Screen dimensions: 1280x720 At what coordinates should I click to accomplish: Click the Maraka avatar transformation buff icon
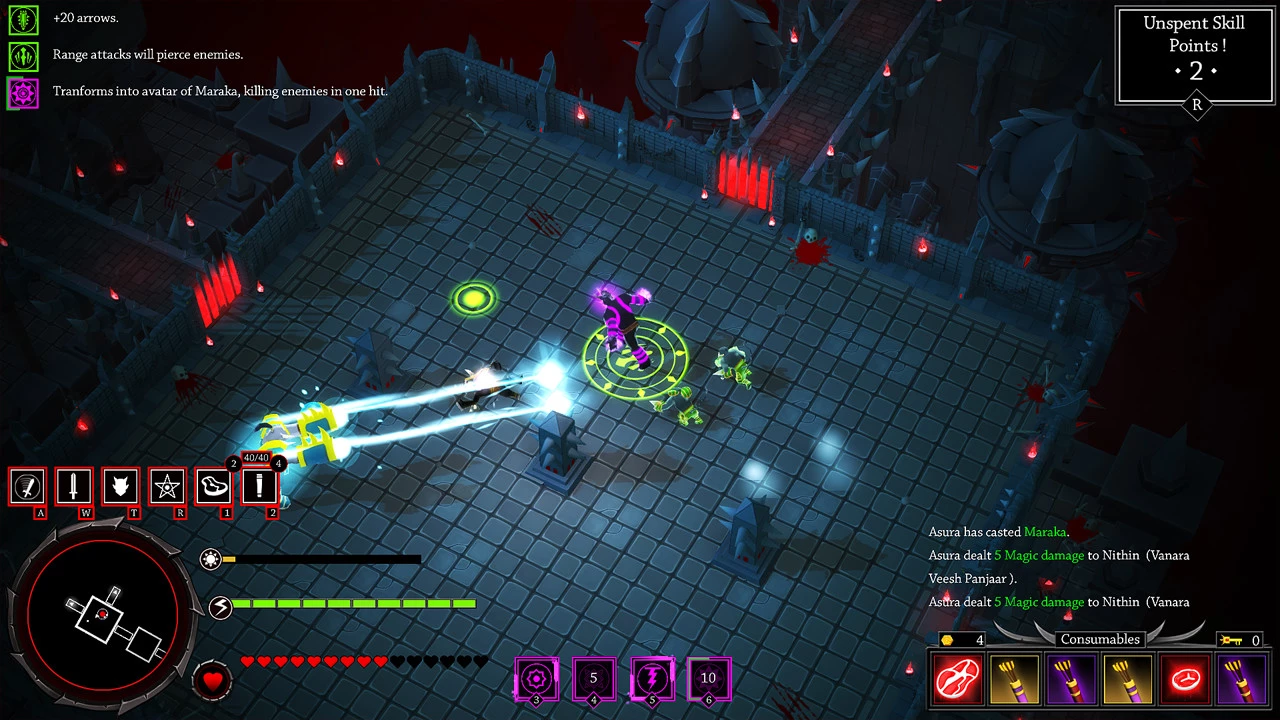[23, 92]
